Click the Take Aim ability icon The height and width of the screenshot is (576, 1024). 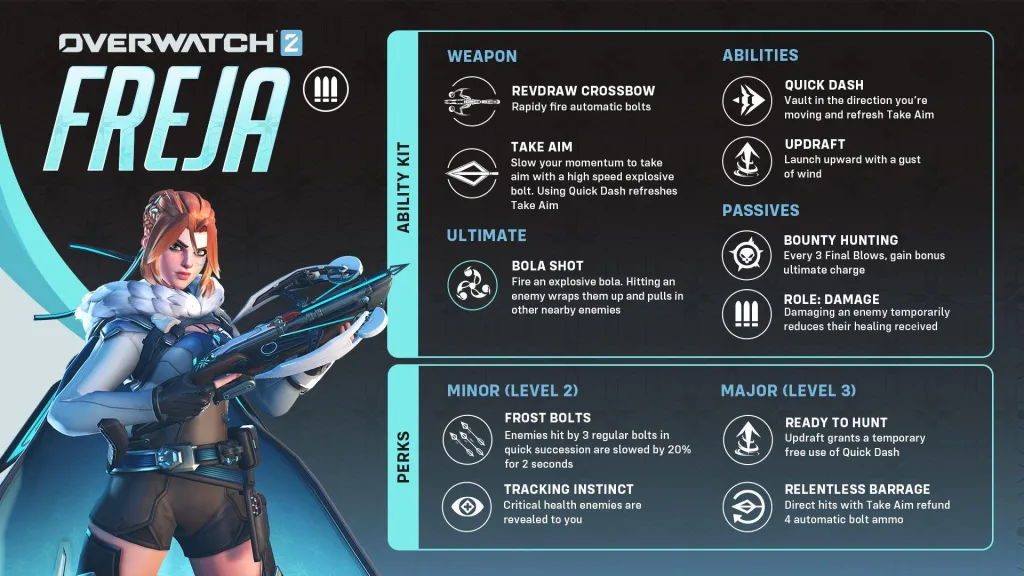(x=472, y=170)
